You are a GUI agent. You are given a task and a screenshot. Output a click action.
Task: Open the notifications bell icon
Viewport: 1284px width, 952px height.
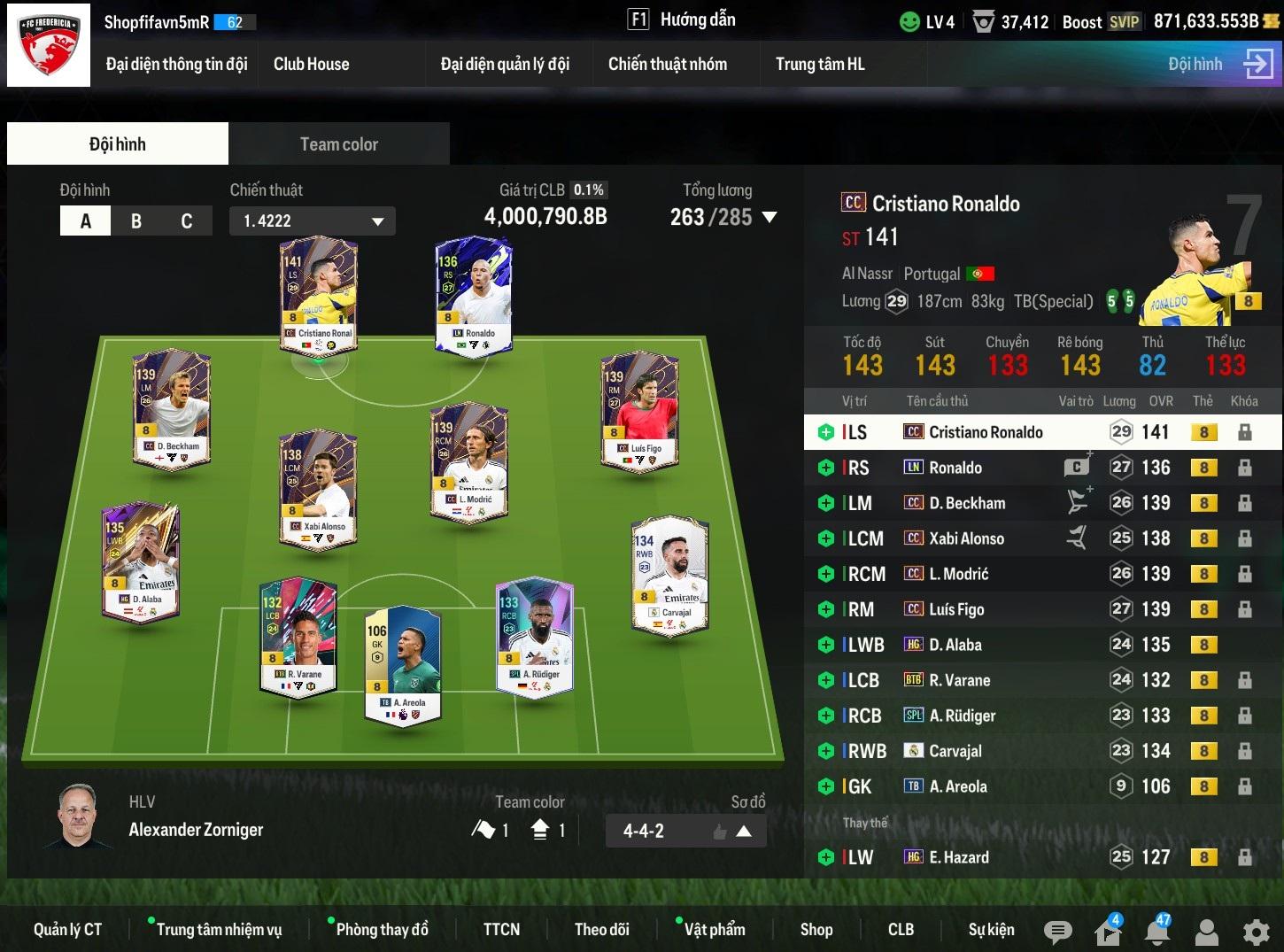coord(1156,931)
